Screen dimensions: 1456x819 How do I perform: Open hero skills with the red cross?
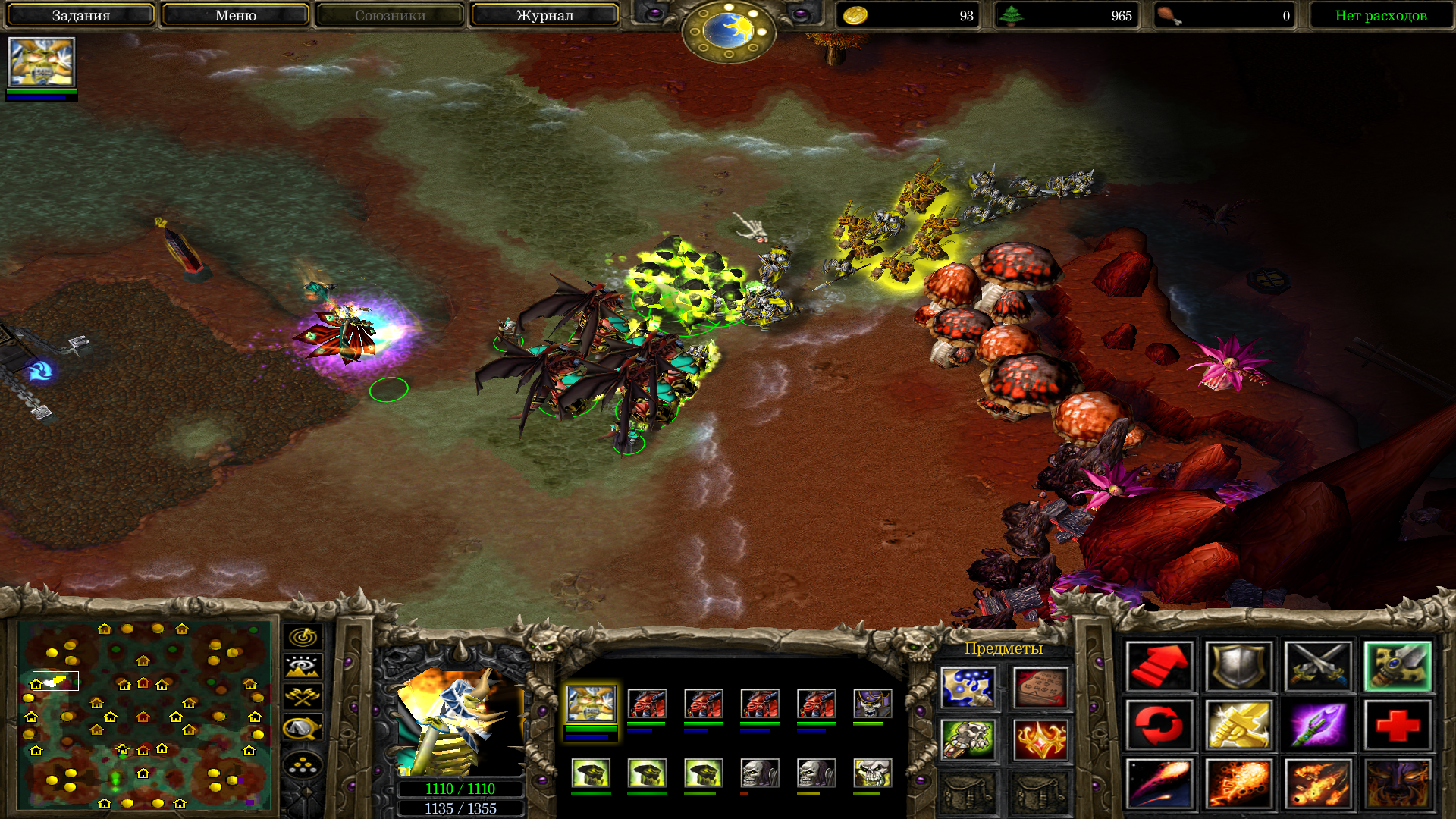[1398, 726]
